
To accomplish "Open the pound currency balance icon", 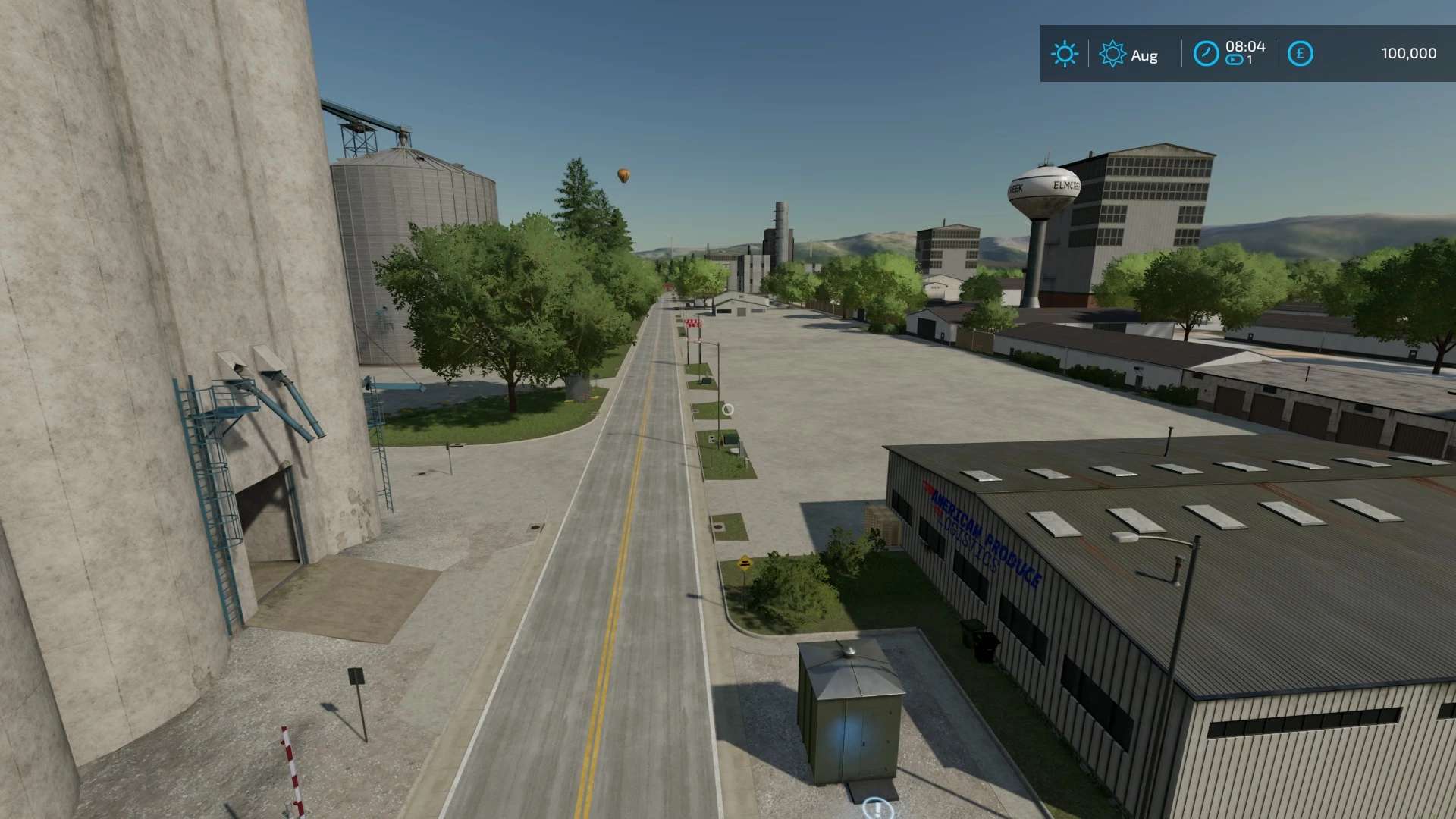I will point(1300,54).
